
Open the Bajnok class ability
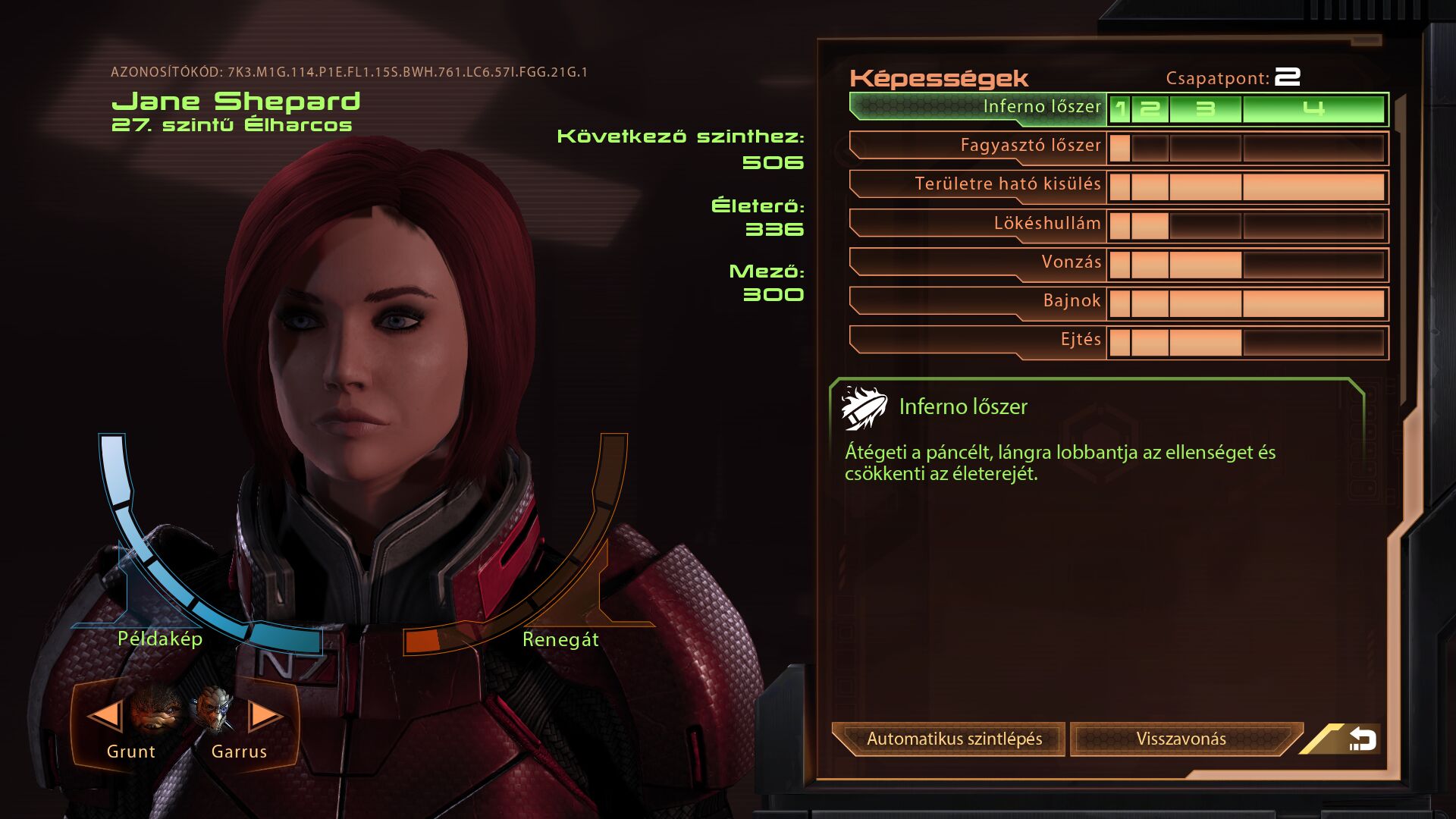pos(978,301)
